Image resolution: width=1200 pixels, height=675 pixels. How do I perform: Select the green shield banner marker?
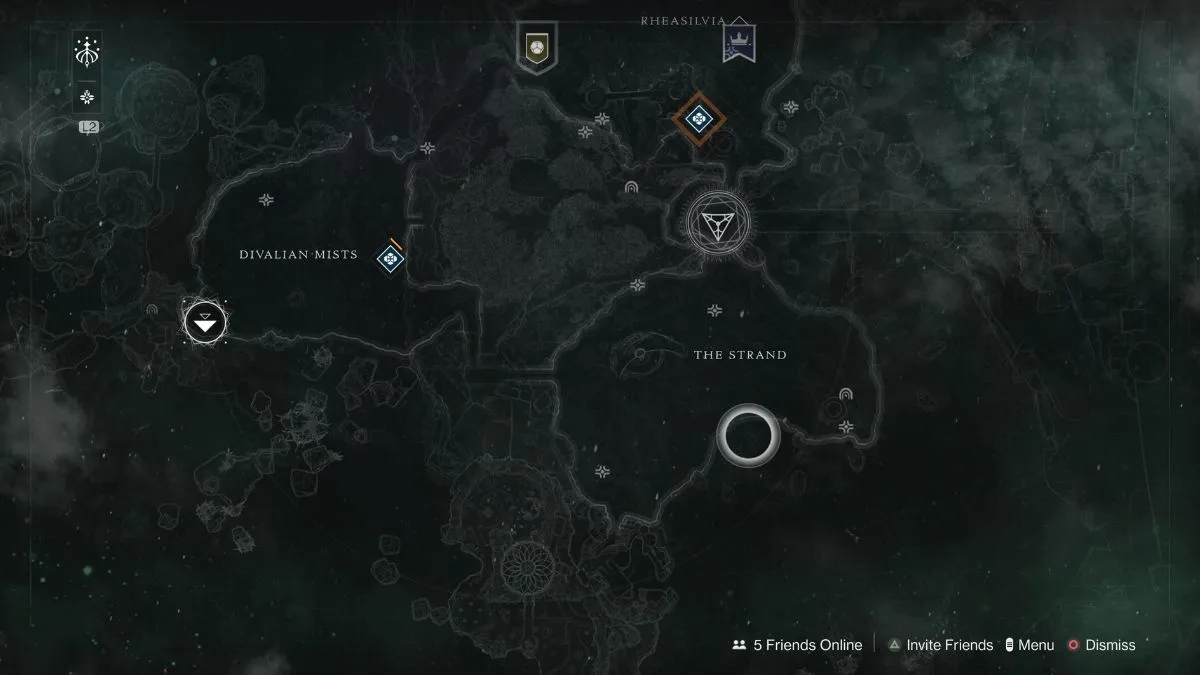[x=536, y=46]
